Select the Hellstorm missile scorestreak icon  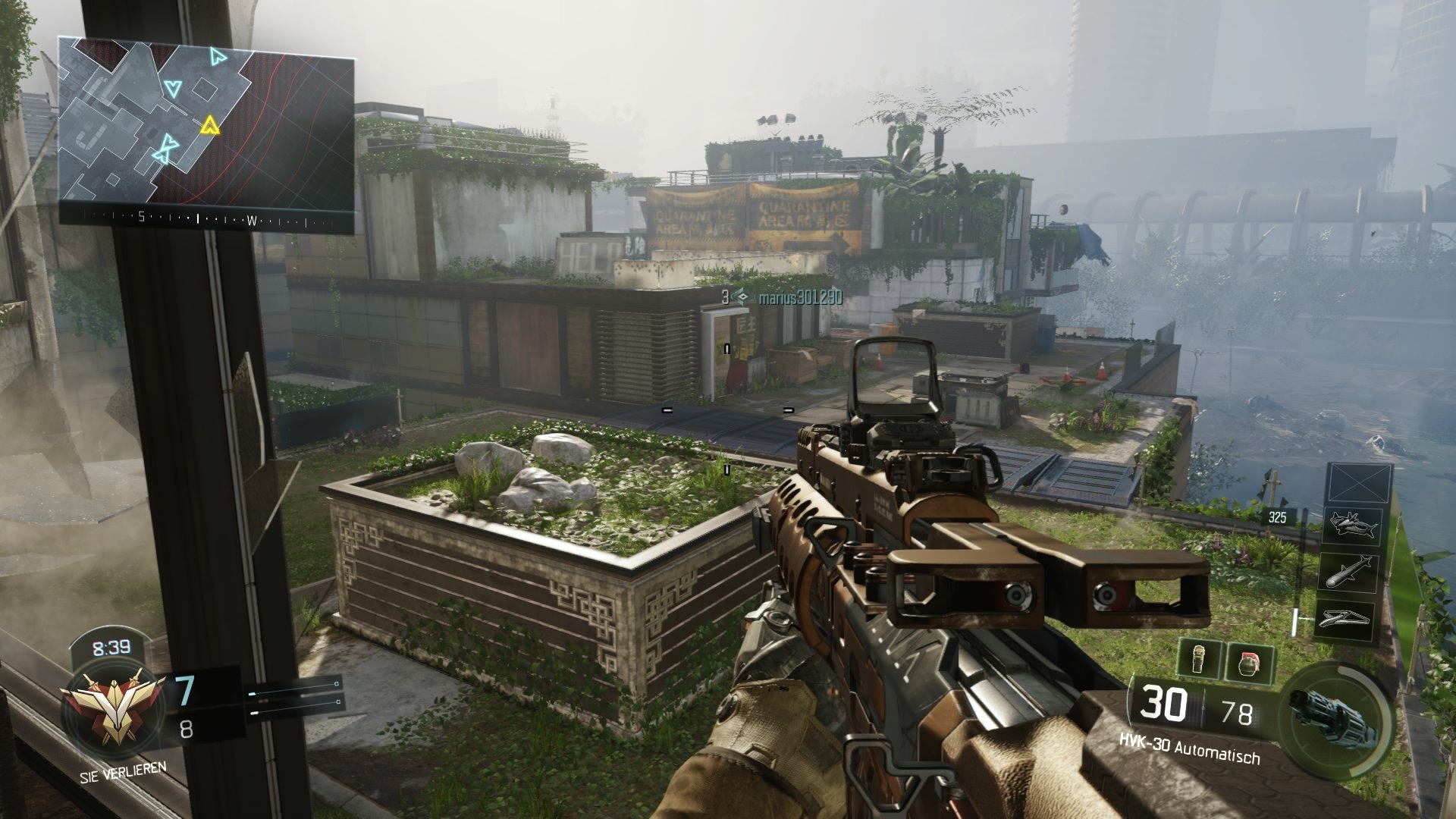tap(1349, 571)
